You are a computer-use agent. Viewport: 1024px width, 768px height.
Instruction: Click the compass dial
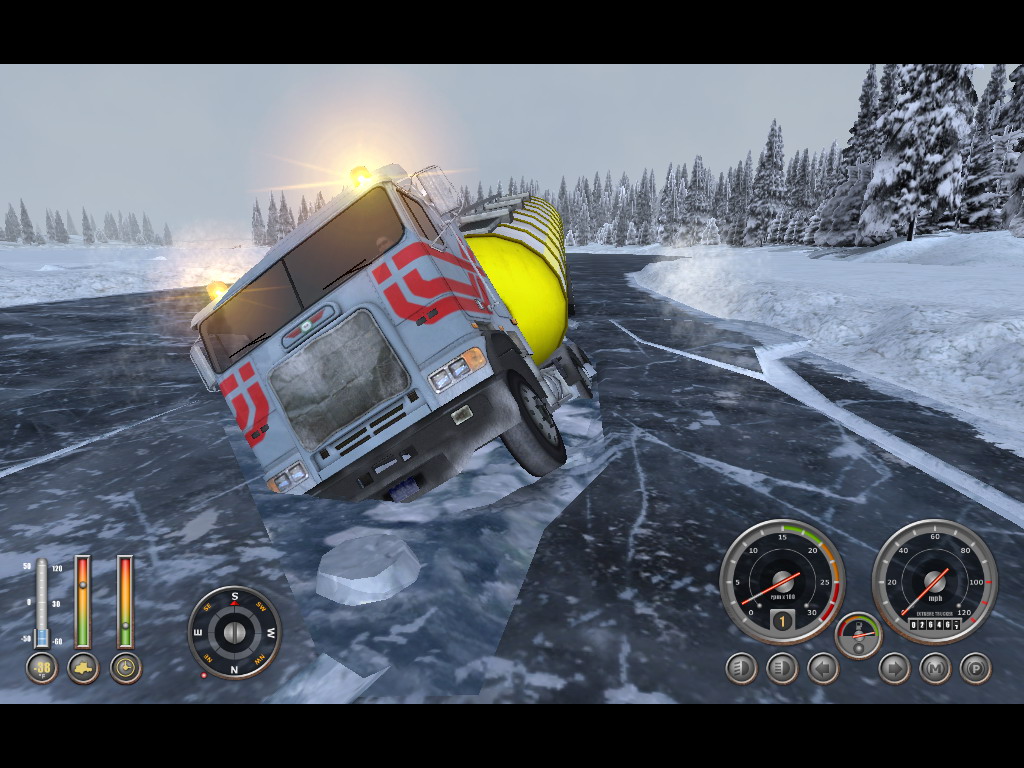click(x=235, y=632)
